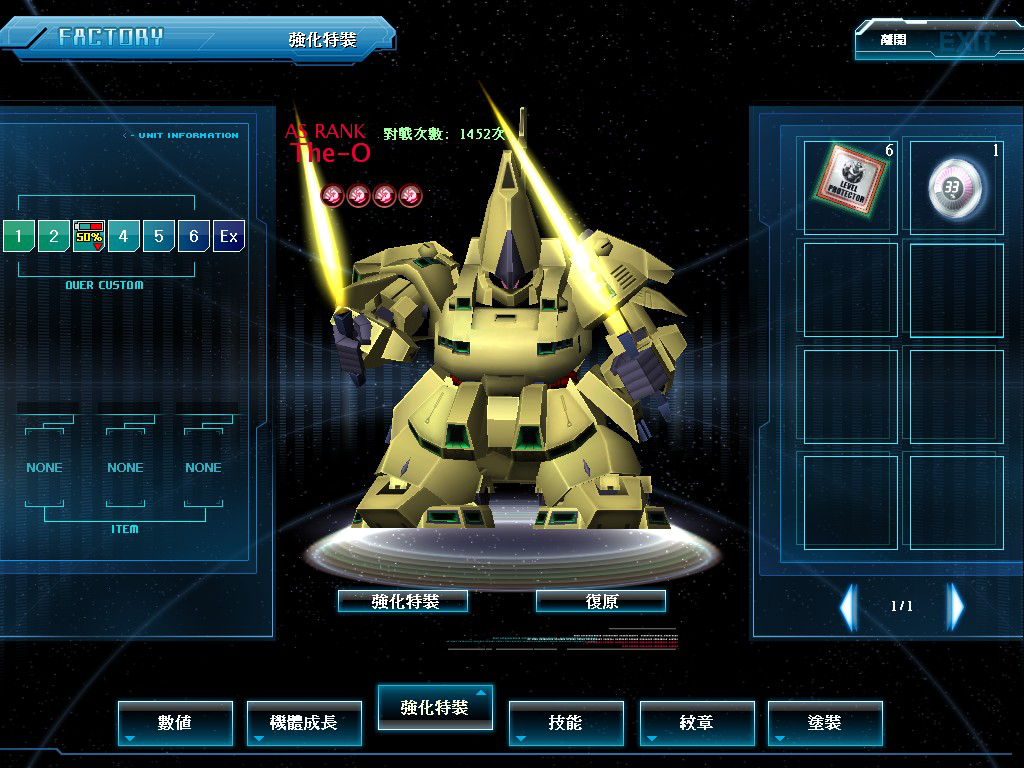The width and height of the screenshot is (1024, 768).
Task: Choose the Ex custom slot
Action: pyautogui.click(x=229, y=237)
